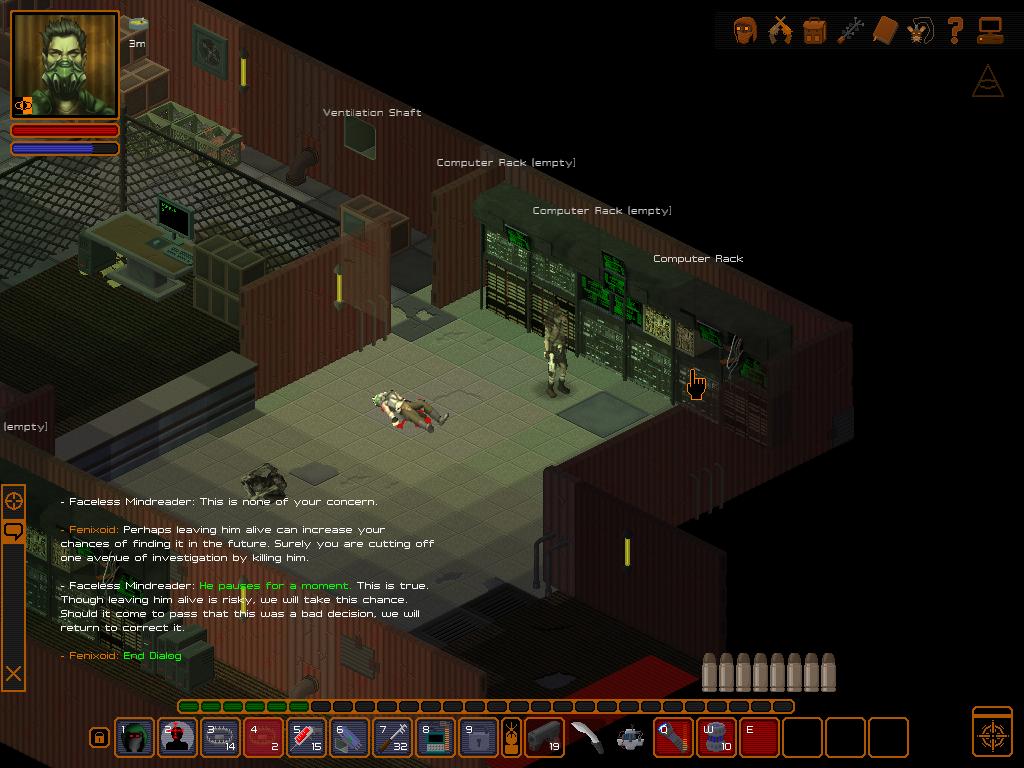Open the character sheet head icon
The width and height of the screenshot is (1024, 768).
click(745, 30)
